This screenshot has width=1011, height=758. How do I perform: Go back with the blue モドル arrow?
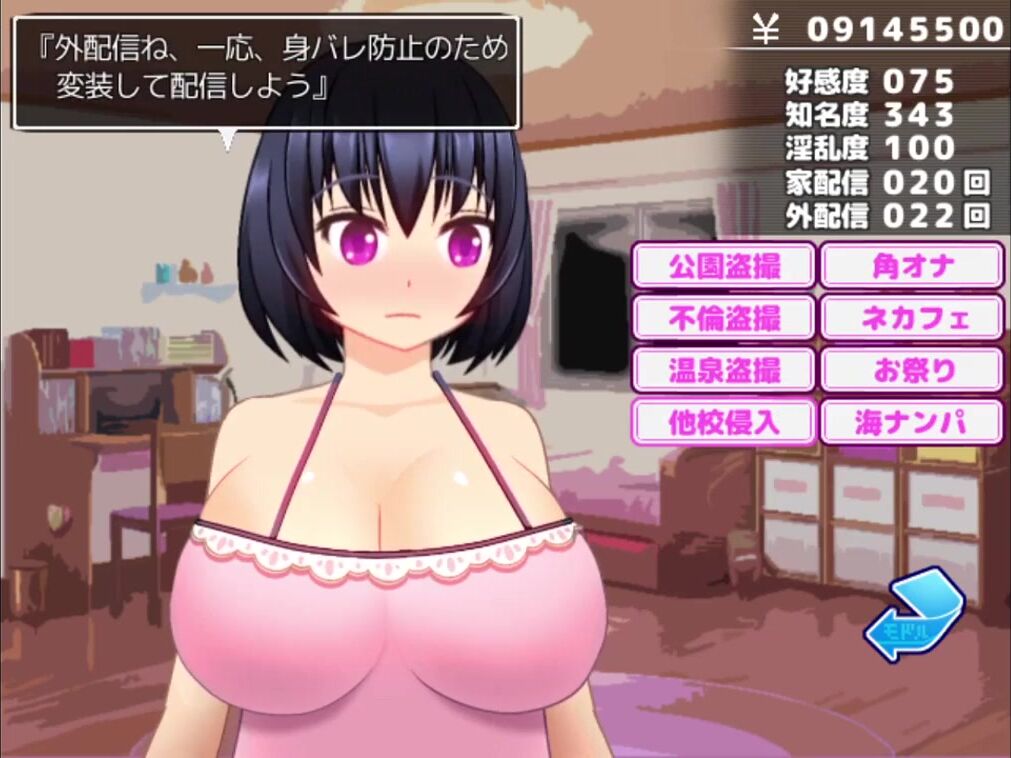[x=912, y=615]
